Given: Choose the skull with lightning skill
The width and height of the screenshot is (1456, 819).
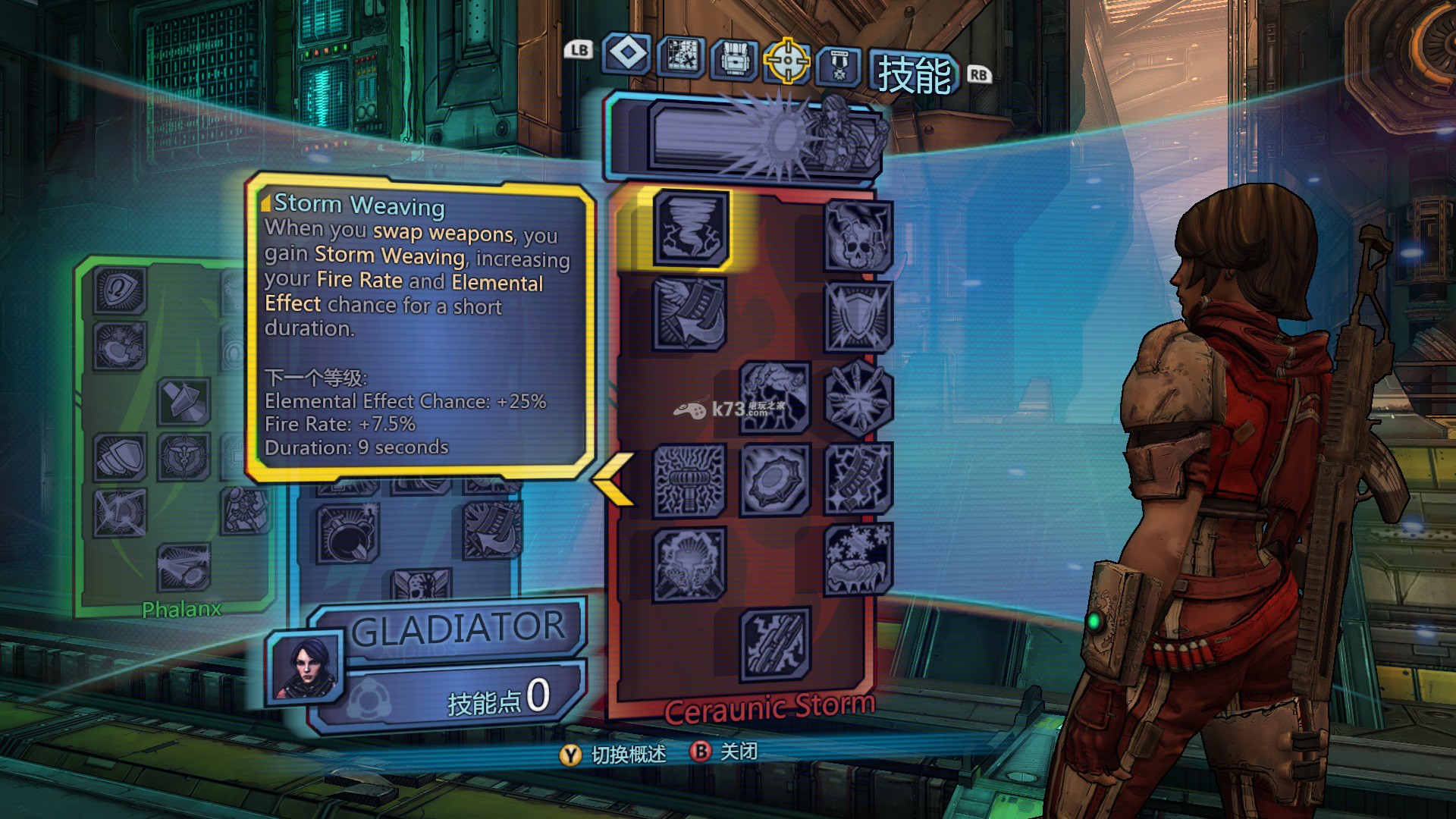Looking at the screenshot, I should coord(858,235).
